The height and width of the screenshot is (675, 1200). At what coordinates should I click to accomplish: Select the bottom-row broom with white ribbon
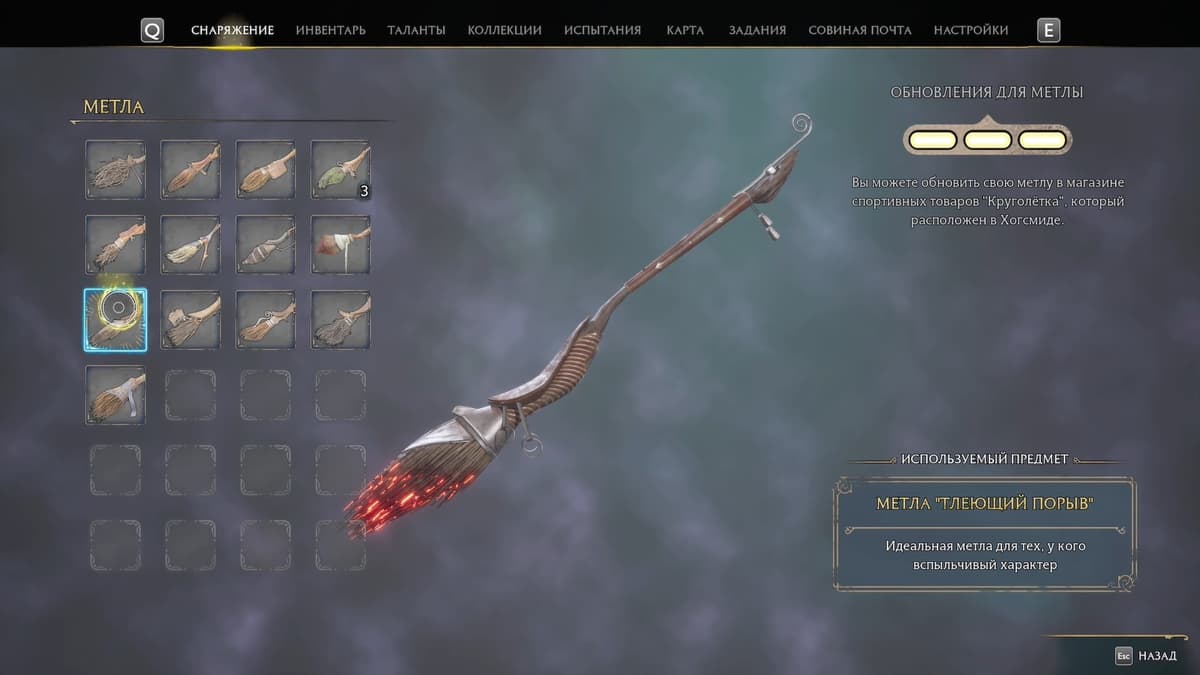(115, 394)
